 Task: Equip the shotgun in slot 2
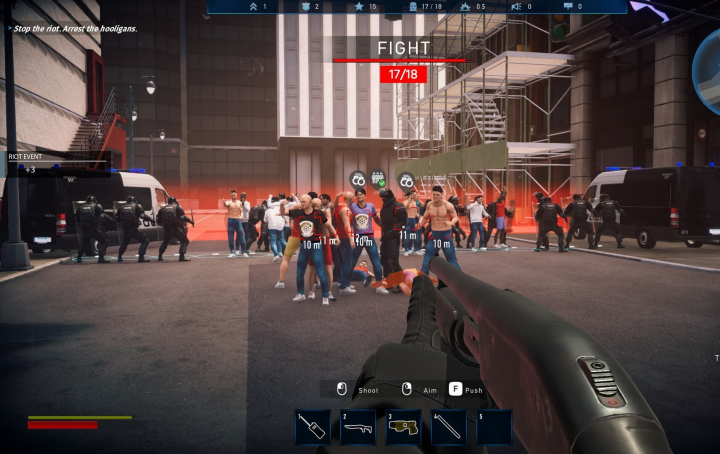pyautogui.click(x=358, y=427)
